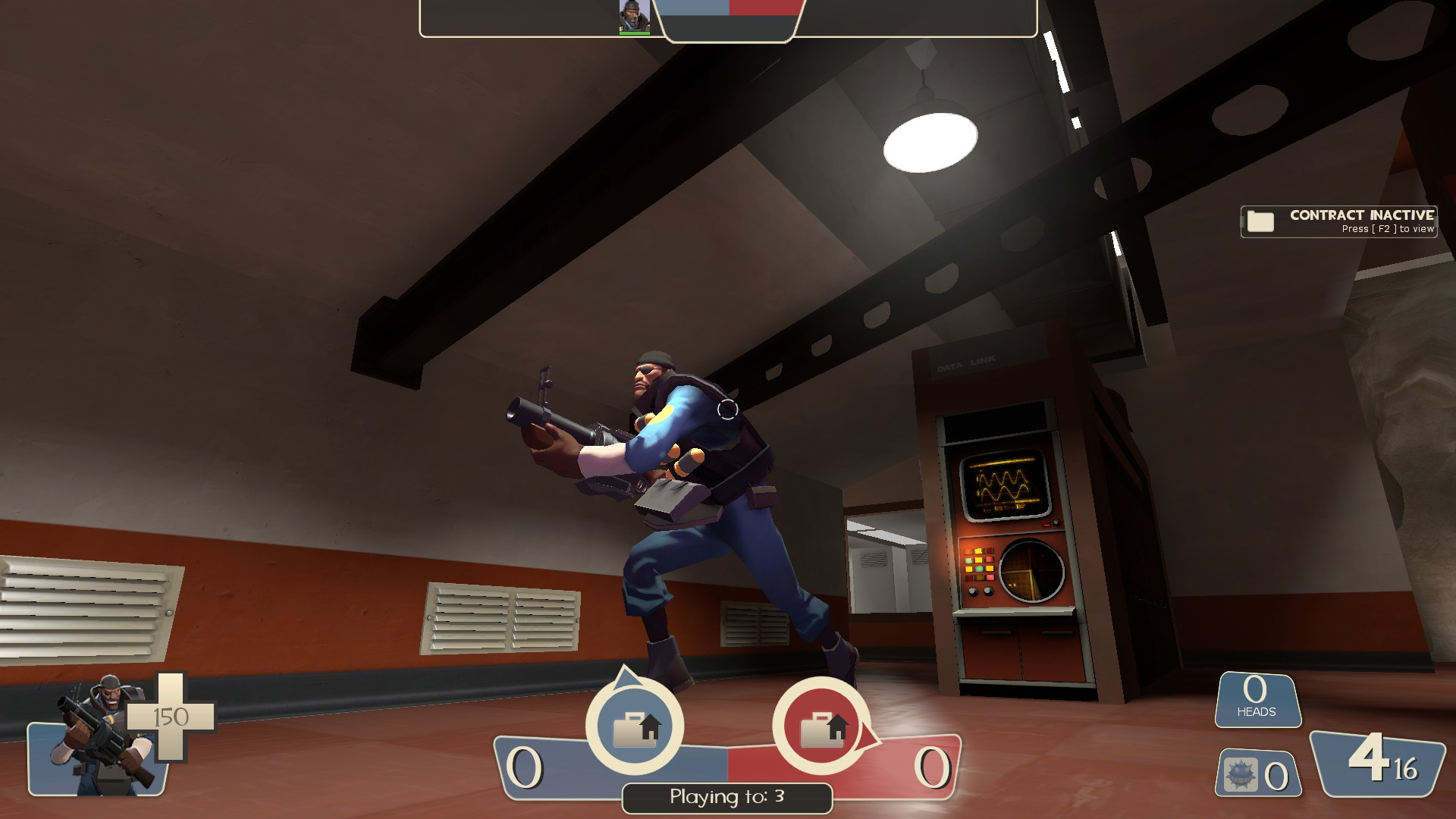Click the red half of the team bar
Screen dimensions: 1456x819
pyautogui.click(x=766, y=9)
